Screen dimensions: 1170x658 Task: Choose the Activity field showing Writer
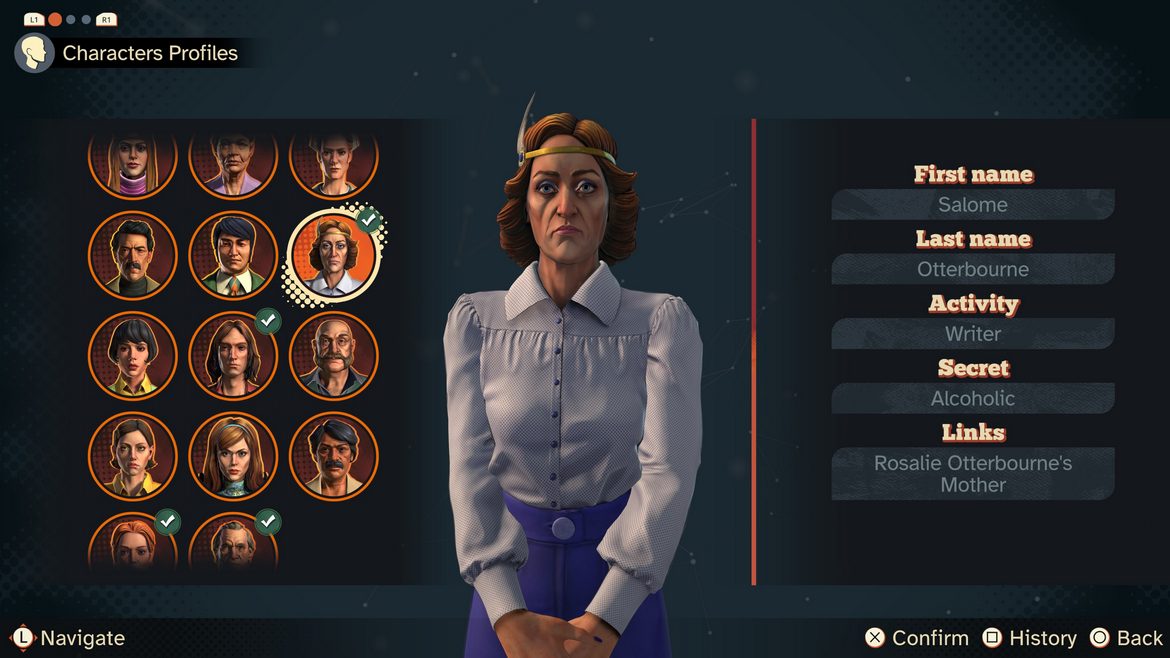pos(973,334)
